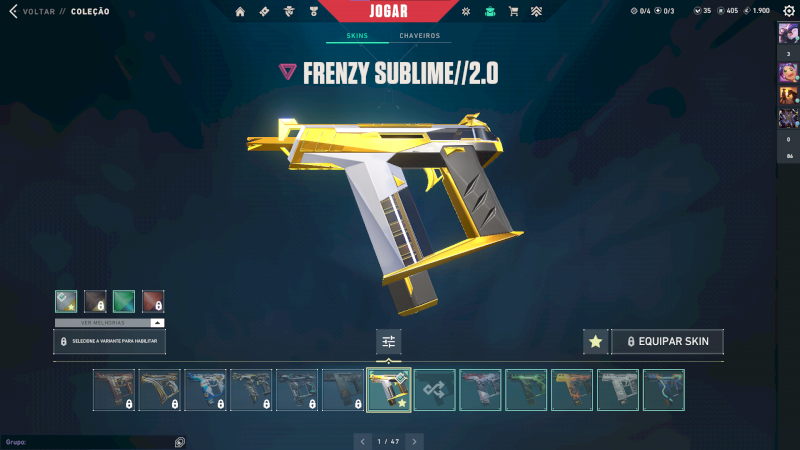Select the locked blue-white Frenzy skin thumbnail

(x=205, y=390)
